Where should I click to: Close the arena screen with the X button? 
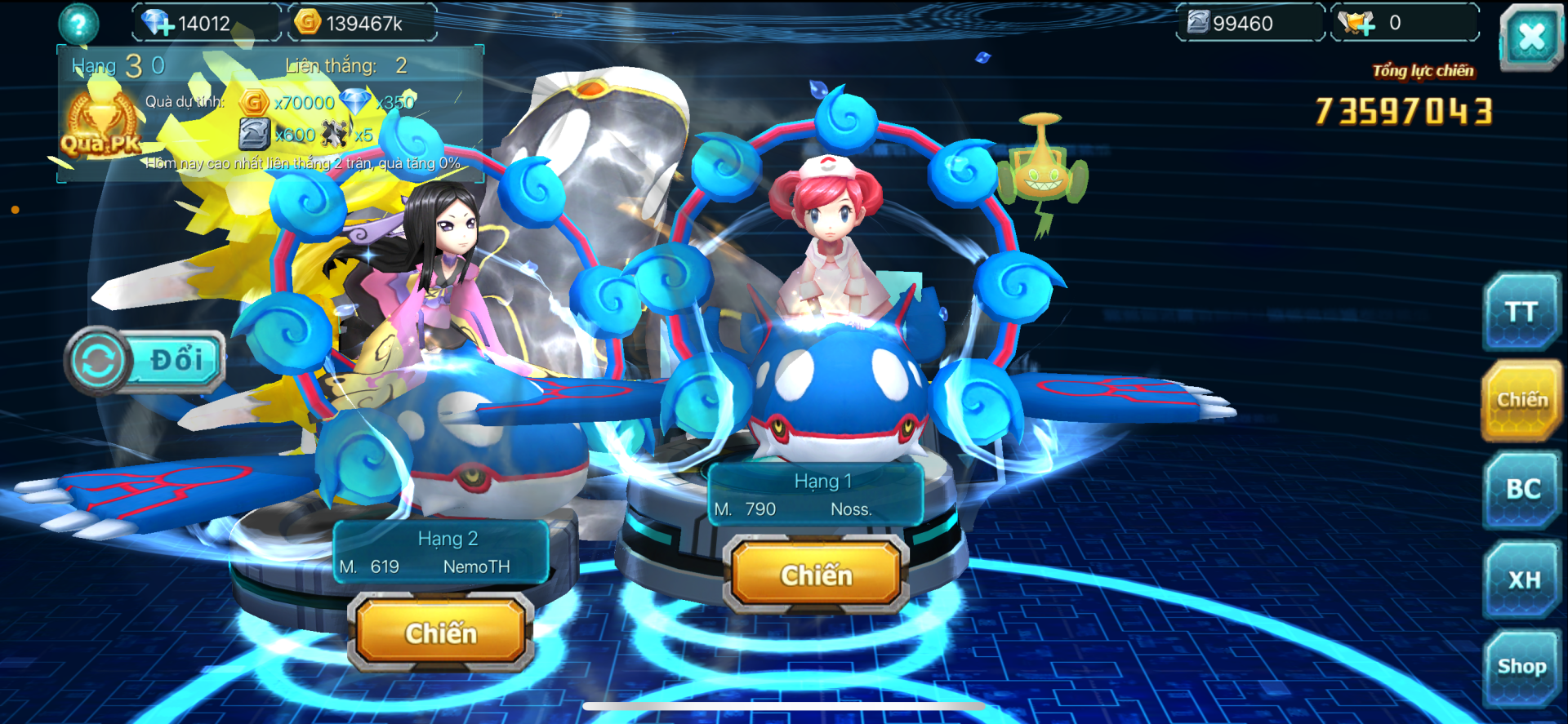point(1531,37)
